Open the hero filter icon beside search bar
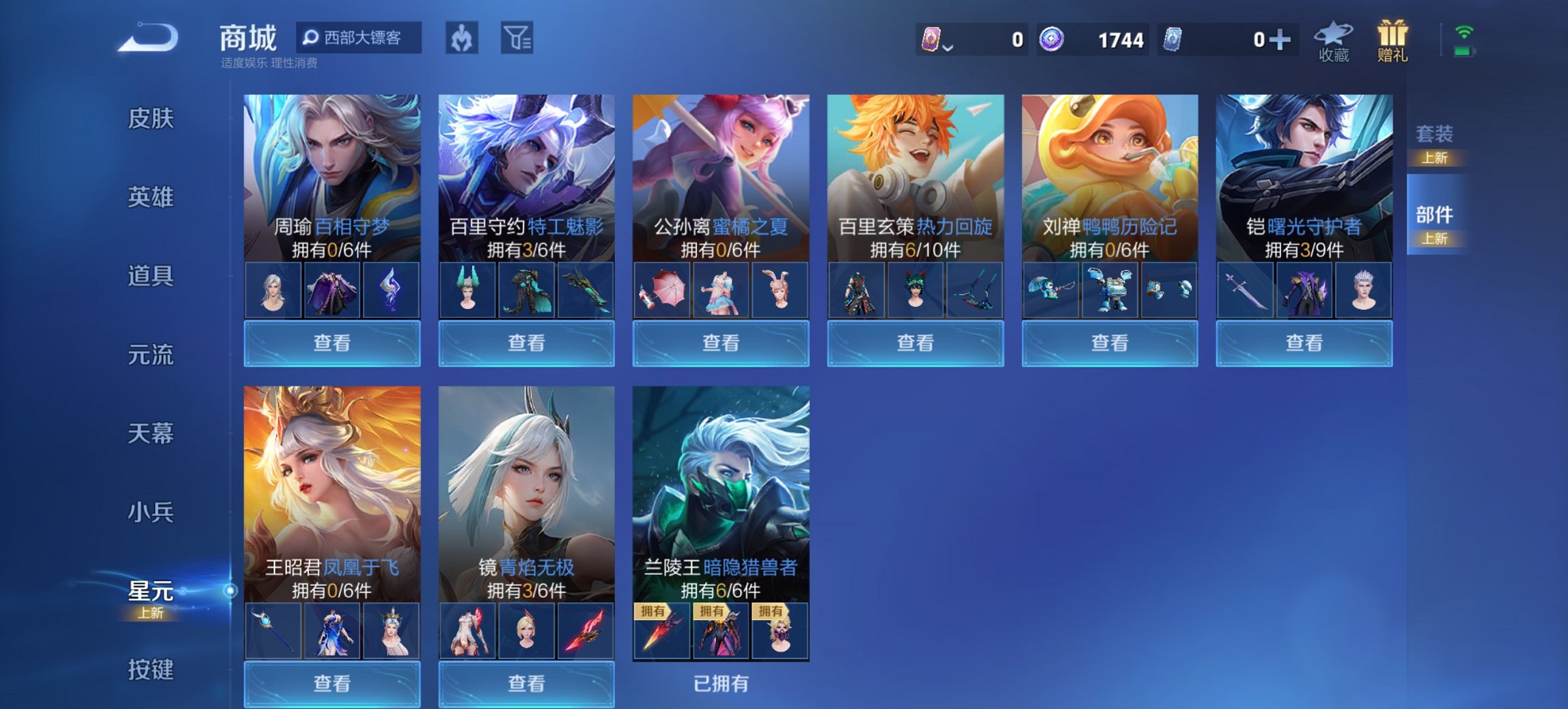This screenshot has height=709, width=1568. tap(460, 39)
